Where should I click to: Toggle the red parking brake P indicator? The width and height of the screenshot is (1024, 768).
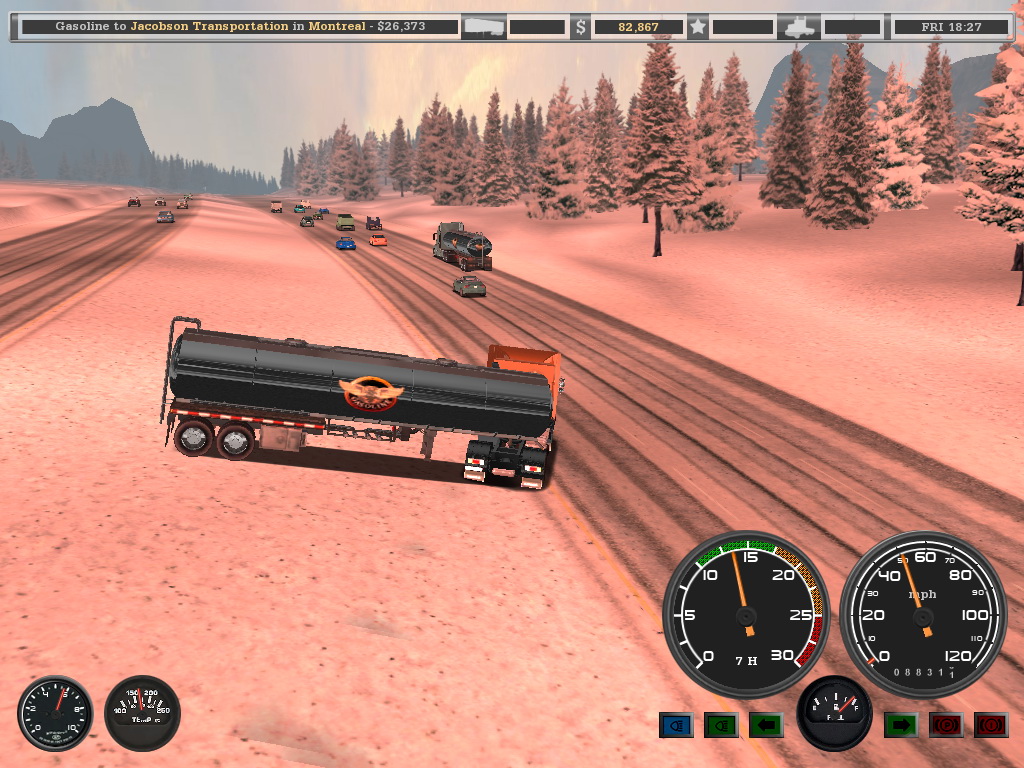pos(946,725)
